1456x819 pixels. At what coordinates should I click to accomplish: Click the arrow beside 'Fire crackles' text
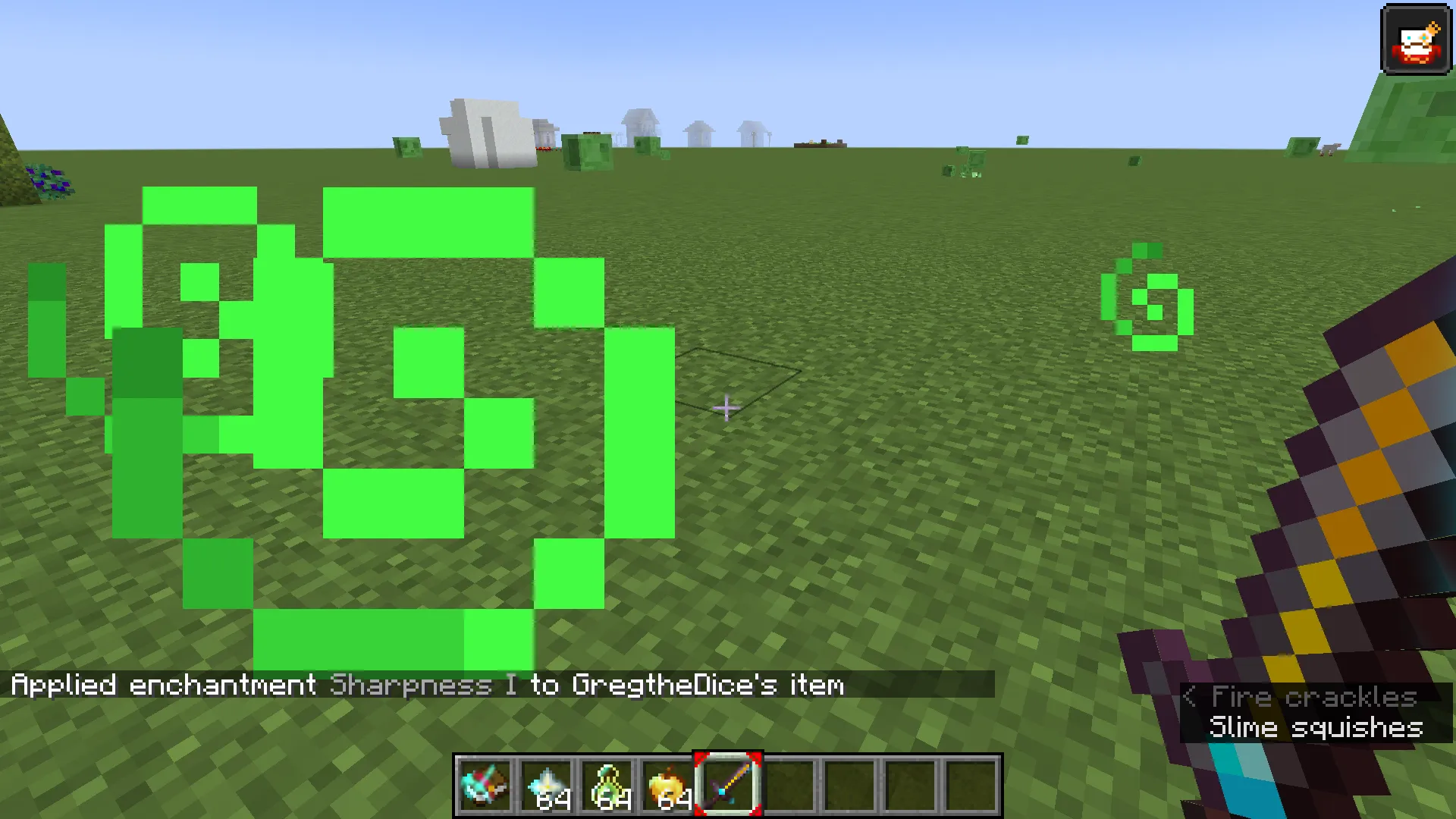(1191, 697)
